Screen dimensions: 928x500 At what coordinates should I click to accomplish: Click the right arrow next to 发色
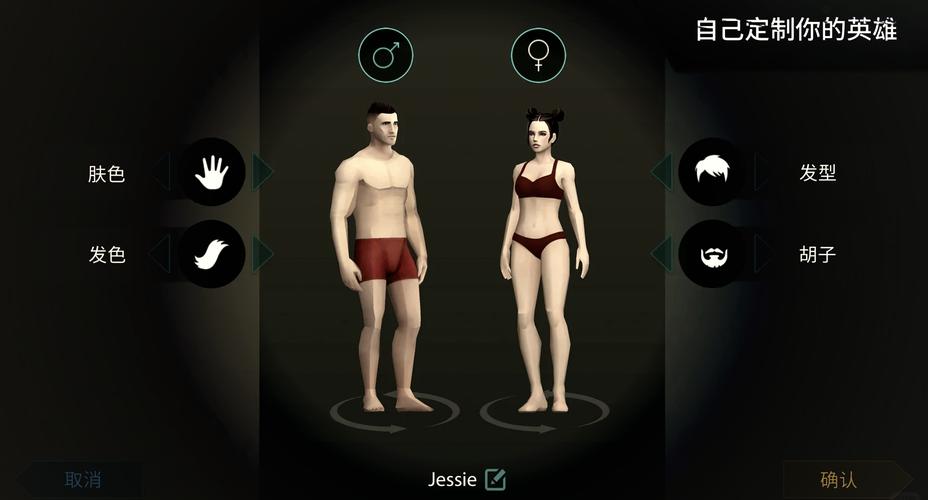pos(262,254)
